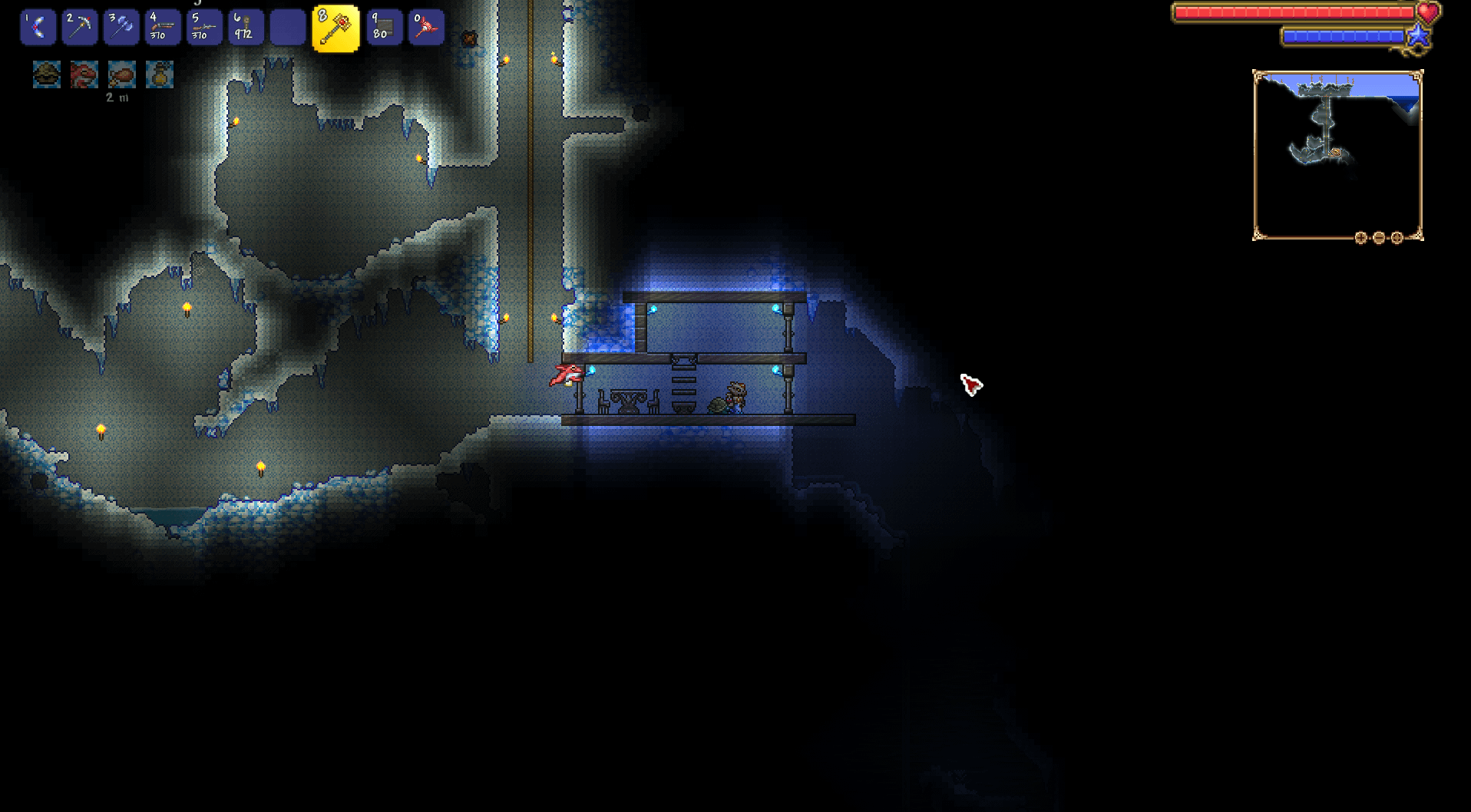Select the golden hammer in slot 8
The image size is (1471, 812).
point(336,28)
